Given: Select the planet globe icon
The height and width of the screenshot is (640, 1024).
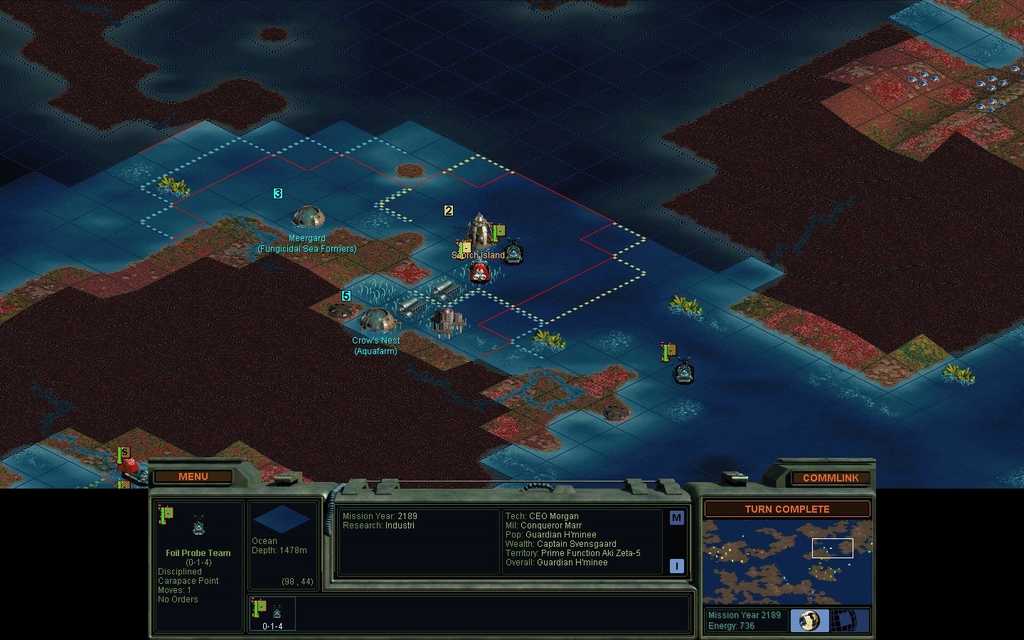Looking at the screenshot, I should (x=809, y=620).
